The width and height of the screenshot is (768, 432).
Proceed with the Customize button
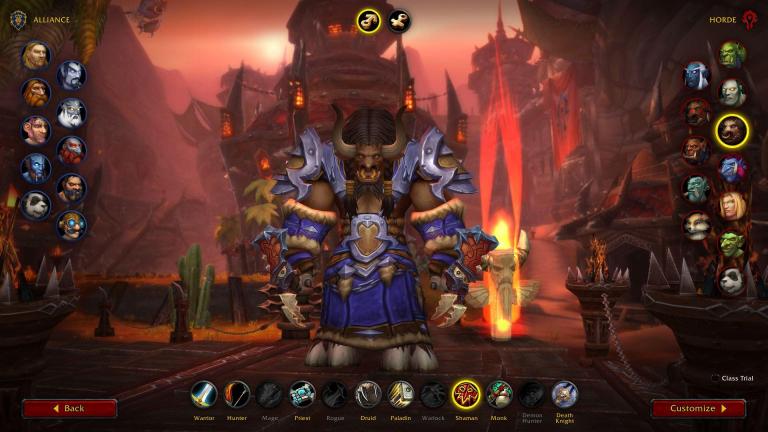[698, 408]
